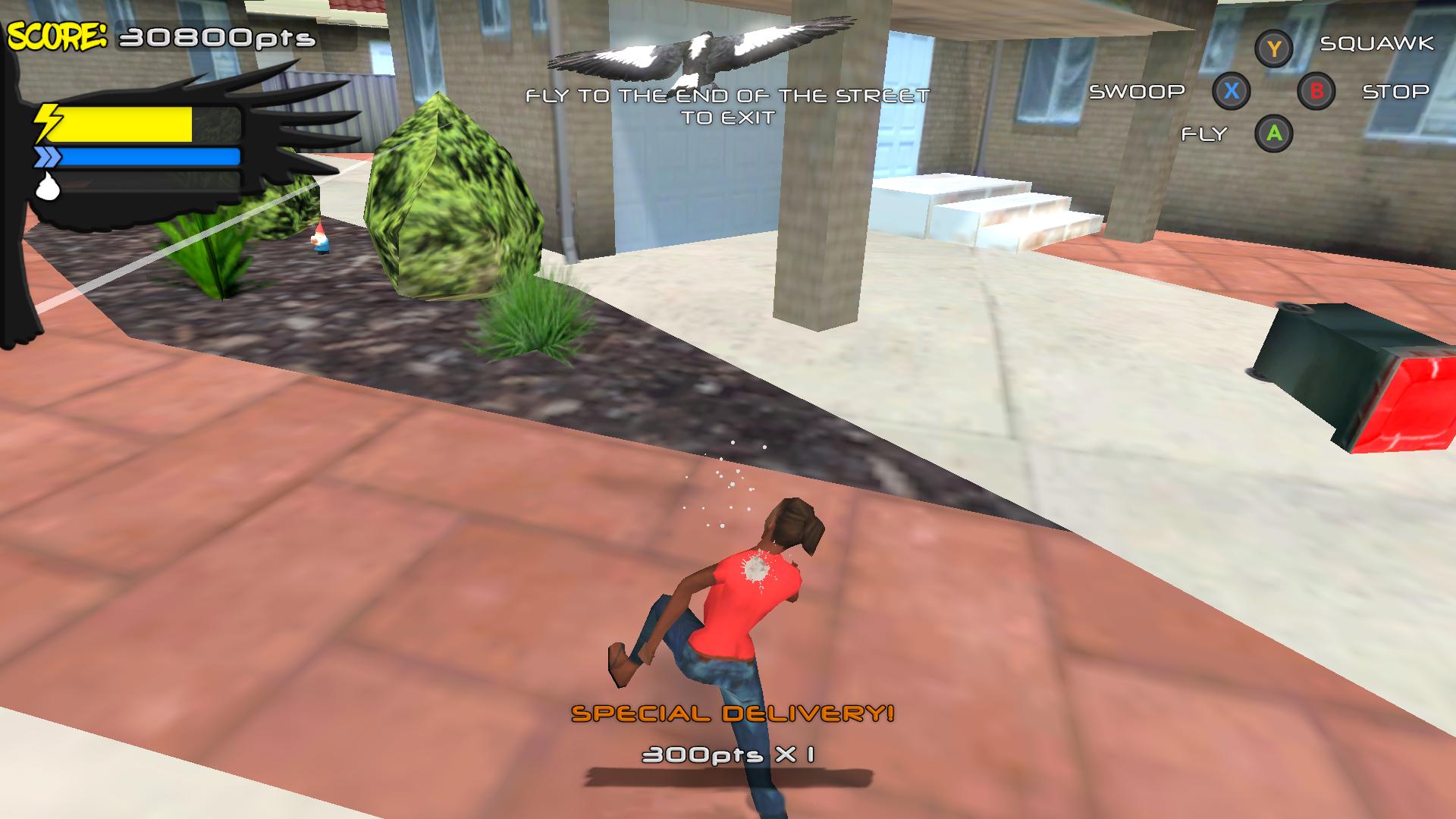Click the TO EXIT instruction text

click(x=728, y=118)
